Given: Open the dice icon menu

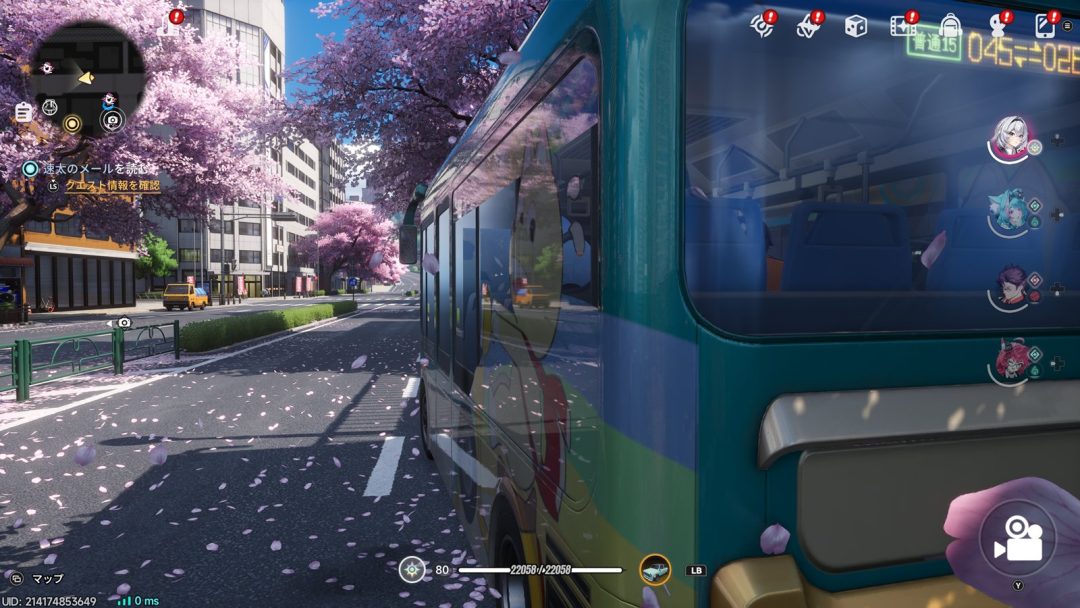Looking at the screenshot, I should [x=856, y=26].
